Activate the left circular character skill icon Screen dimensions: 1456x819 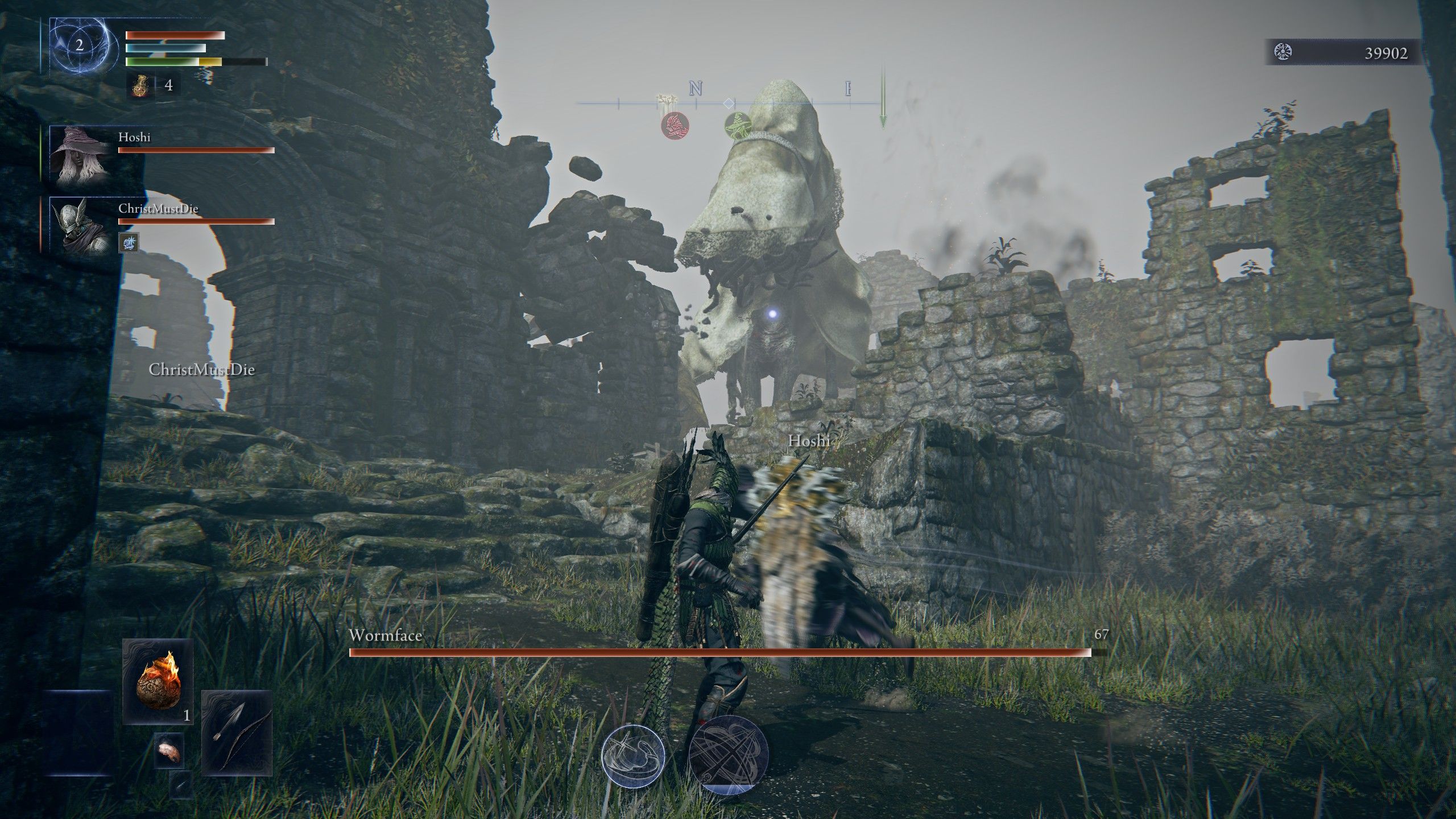click(633, 755)
